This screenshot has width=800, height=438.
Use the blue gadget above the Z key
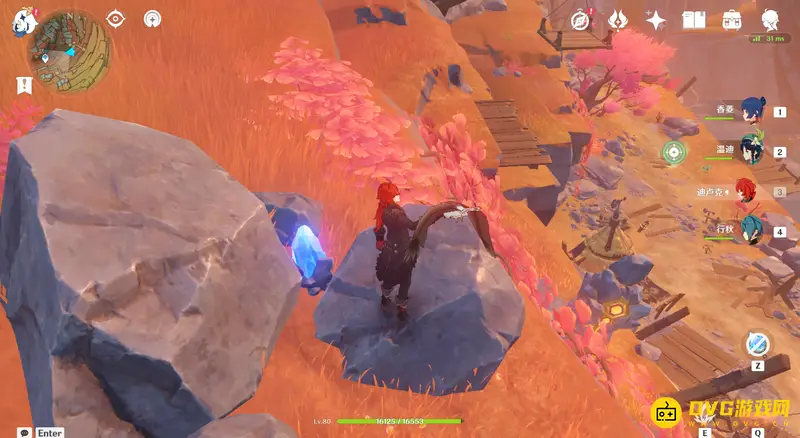[x=757, y=344]
